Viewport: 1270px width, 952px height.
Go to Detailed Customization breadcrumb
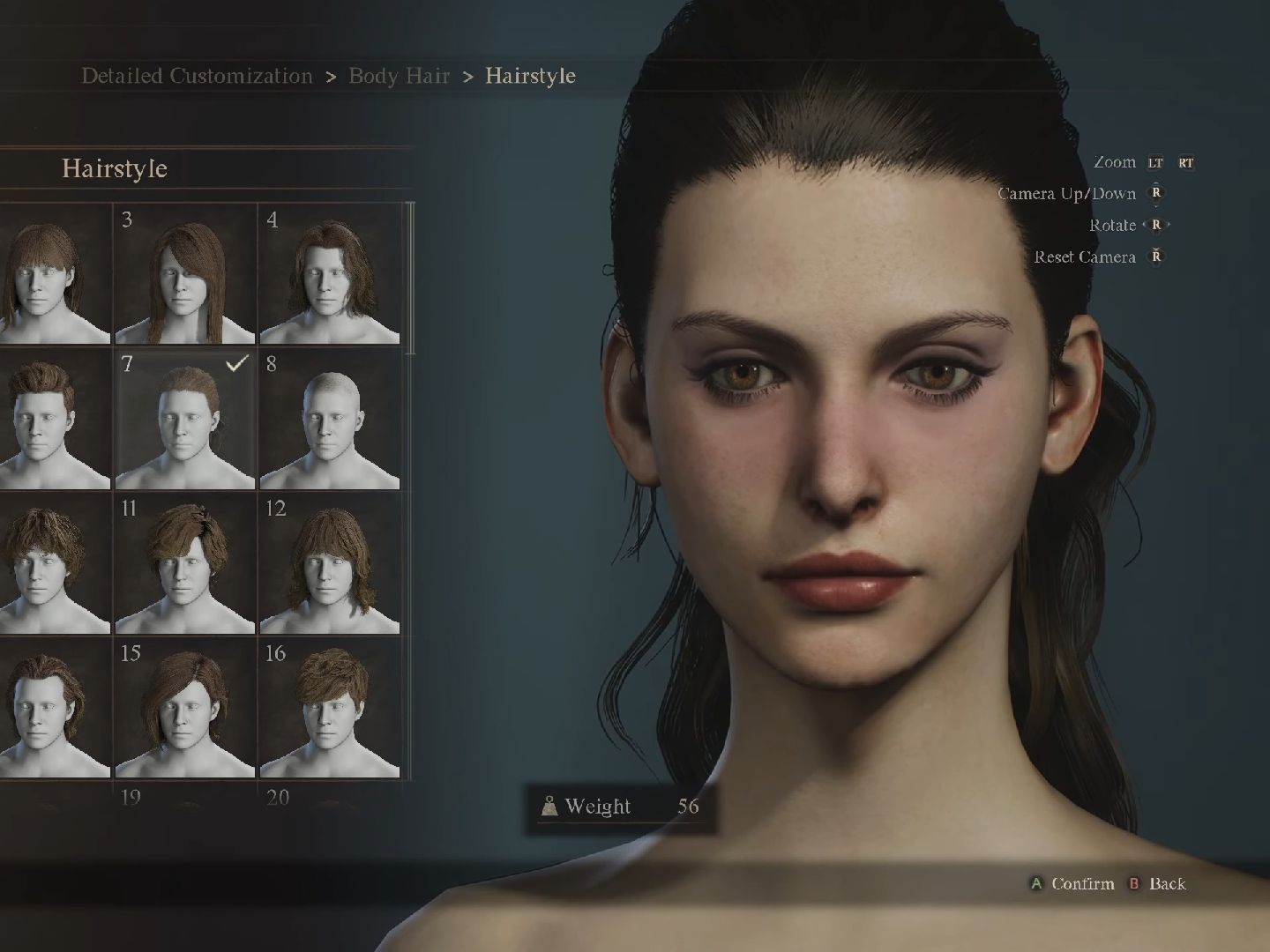pos(197,76)
